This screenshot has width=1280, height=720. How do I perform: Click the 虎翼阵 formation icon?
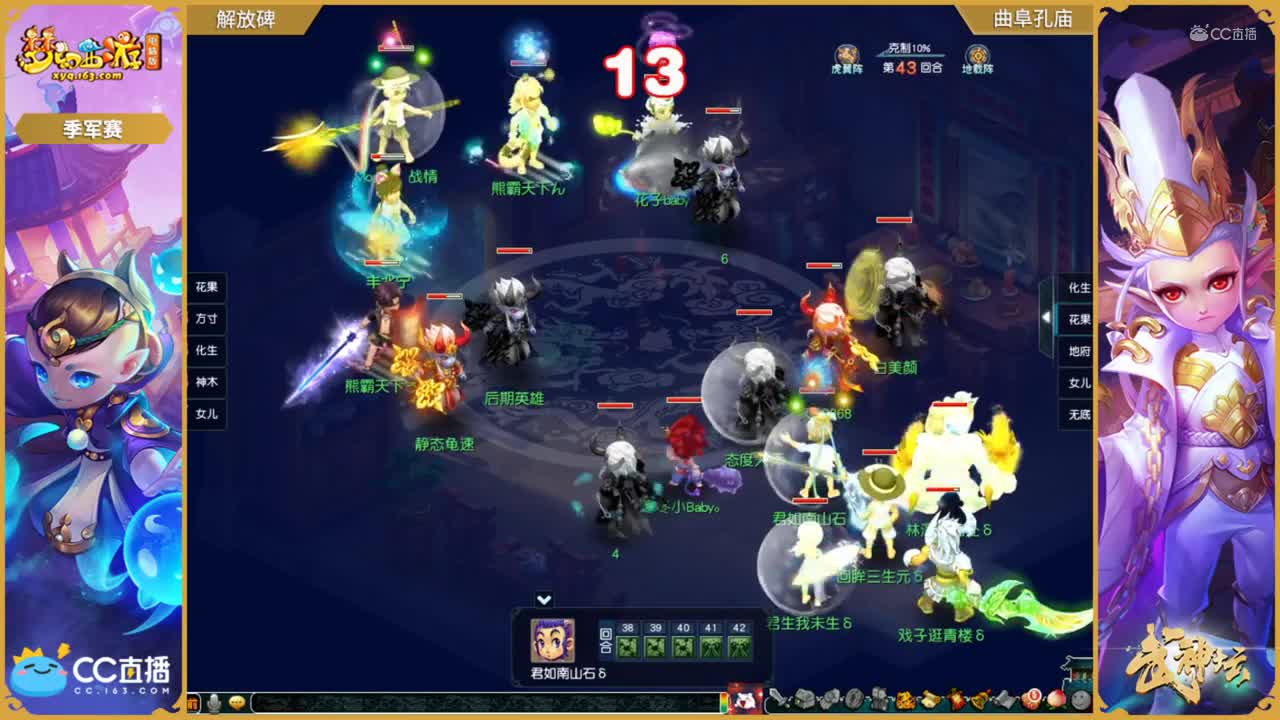tap(847, 52)
